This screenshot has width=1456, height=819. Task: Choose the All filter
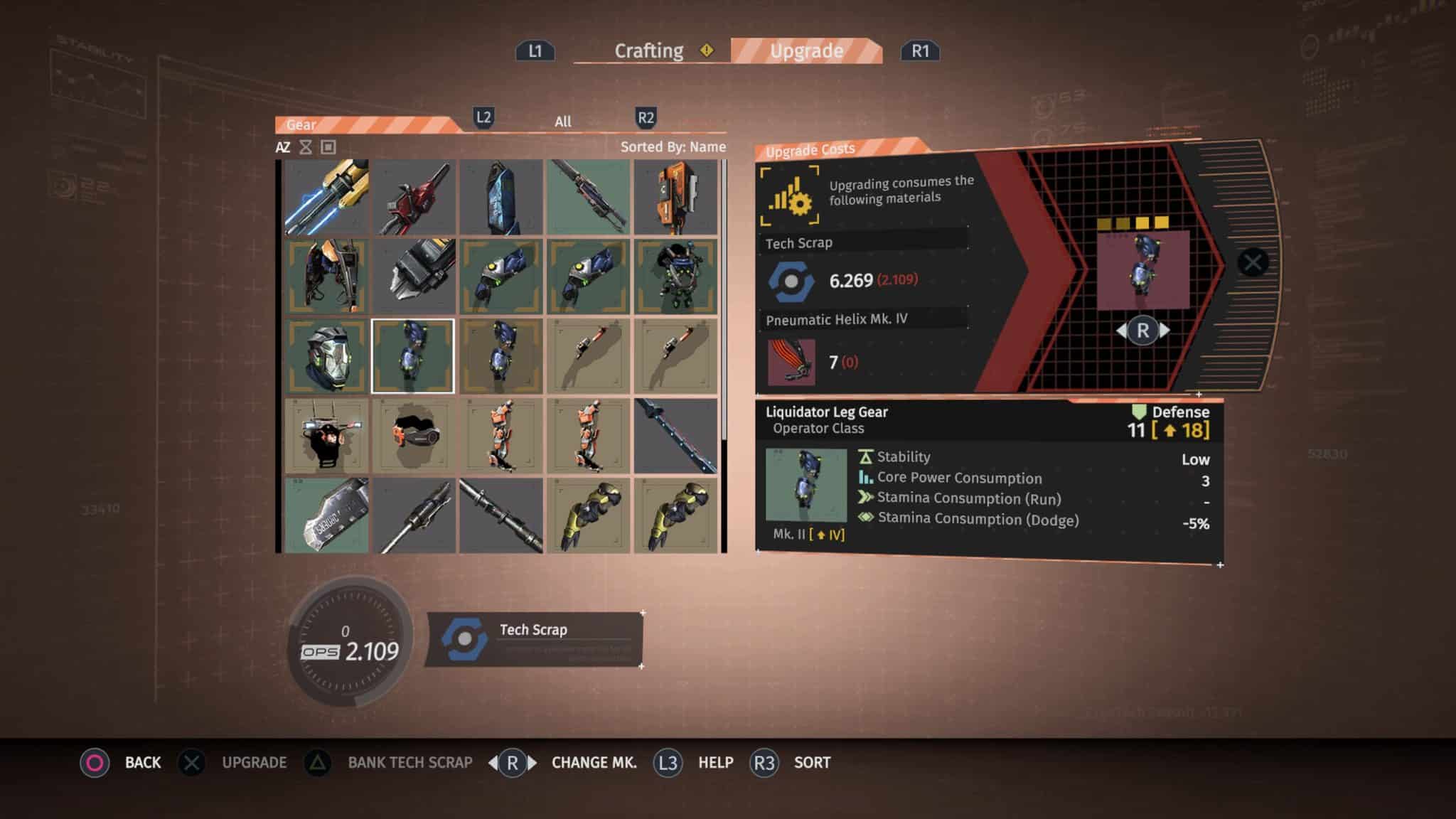[562, 122]
